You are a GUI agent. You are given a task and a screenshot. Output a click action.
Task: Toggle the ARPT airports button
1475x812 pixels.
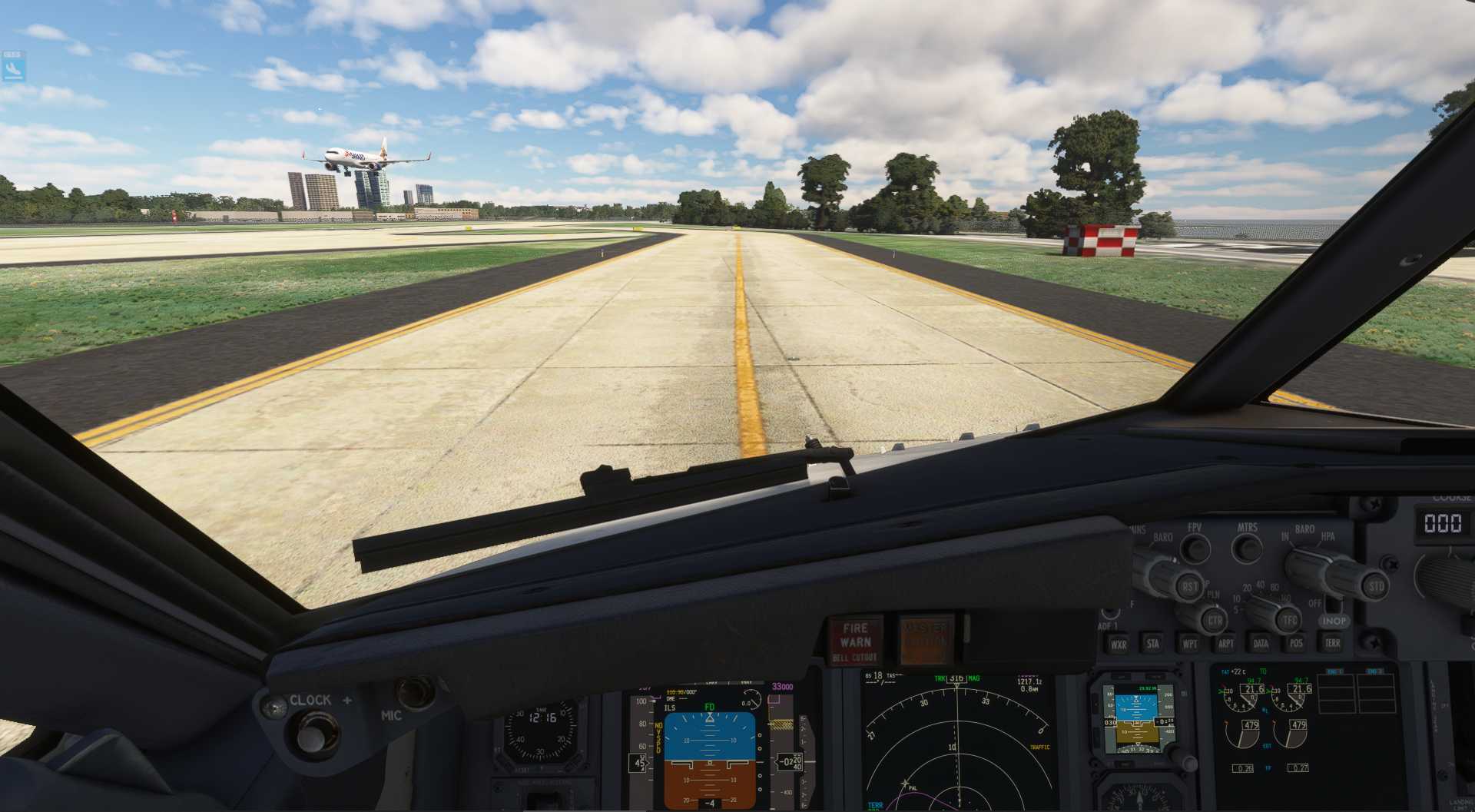(1225, 644)
